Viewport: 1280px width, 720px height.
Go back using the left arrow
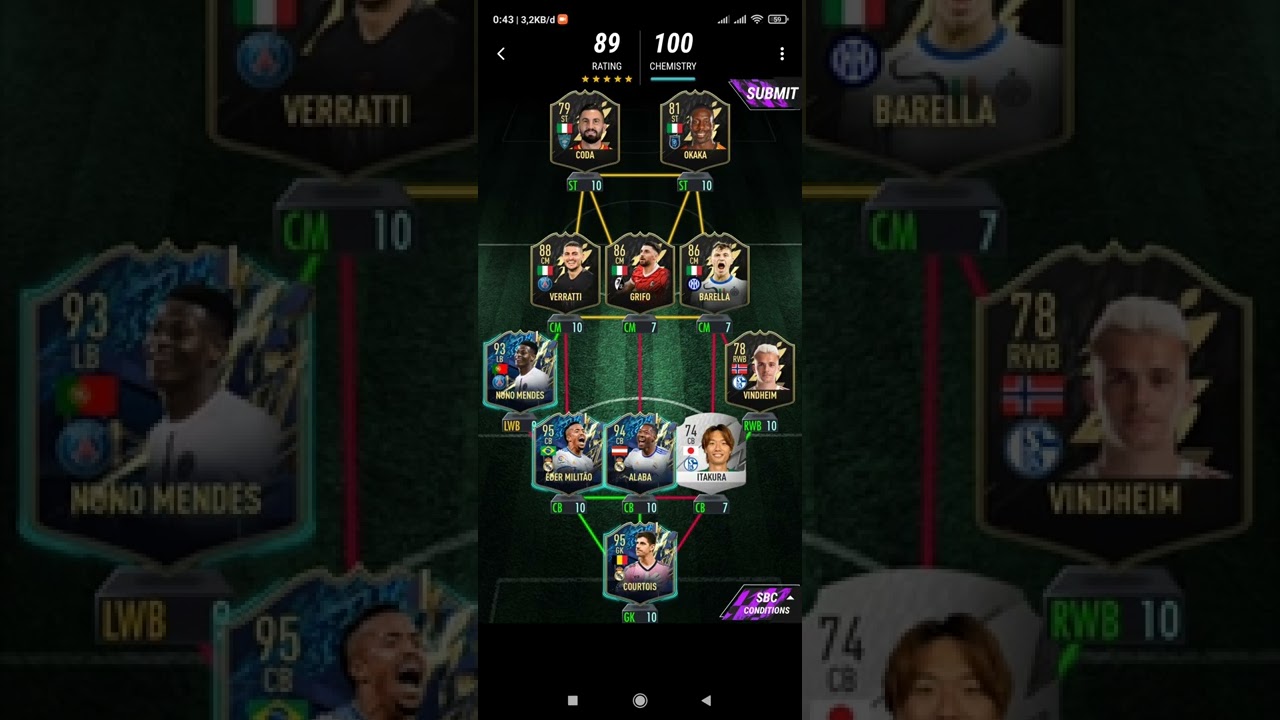501,54
